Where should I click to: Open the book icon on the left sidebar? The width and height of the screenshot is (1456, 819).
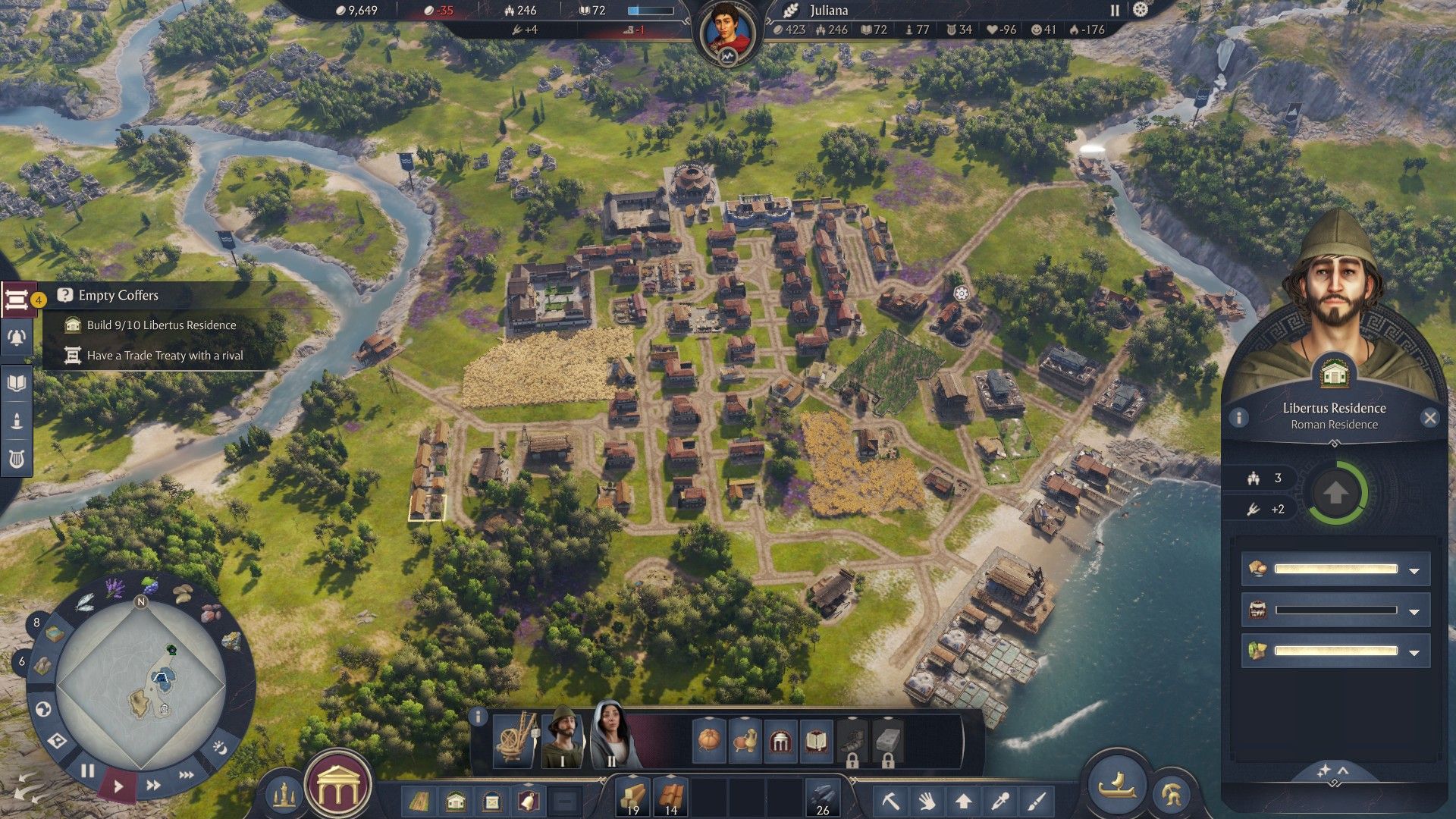click(17, 383)
